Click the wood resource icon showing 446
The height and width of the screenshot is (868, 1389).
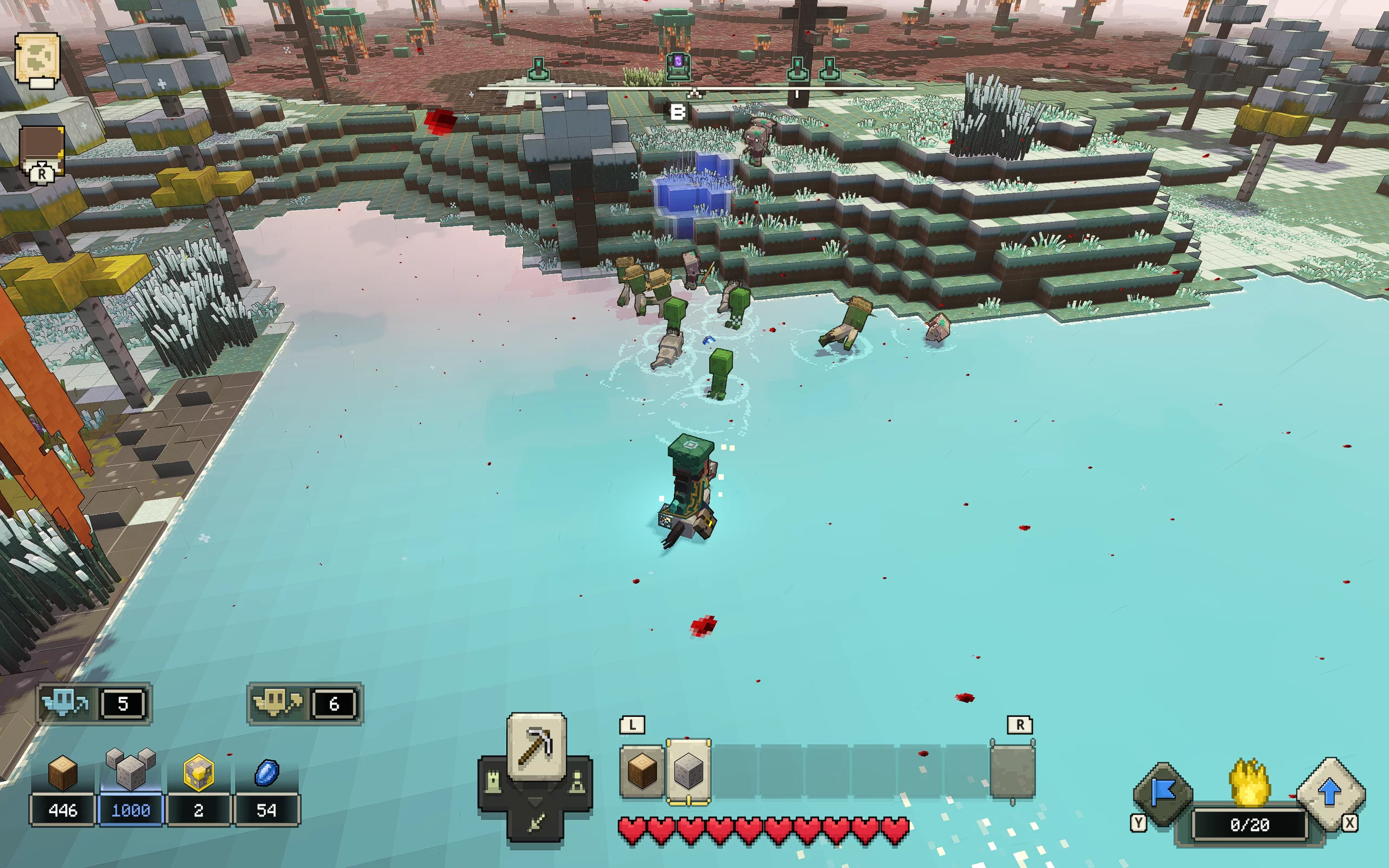62,773
